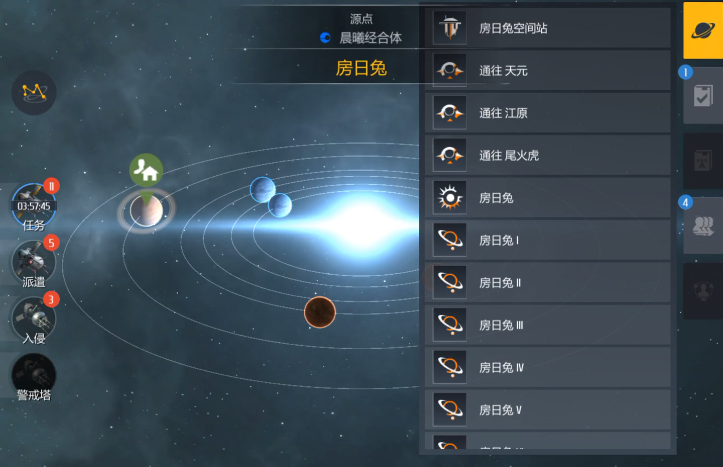Select the 房日兔 sun entry
Viewport: 723px width, 467px height.
pos(547,198)
